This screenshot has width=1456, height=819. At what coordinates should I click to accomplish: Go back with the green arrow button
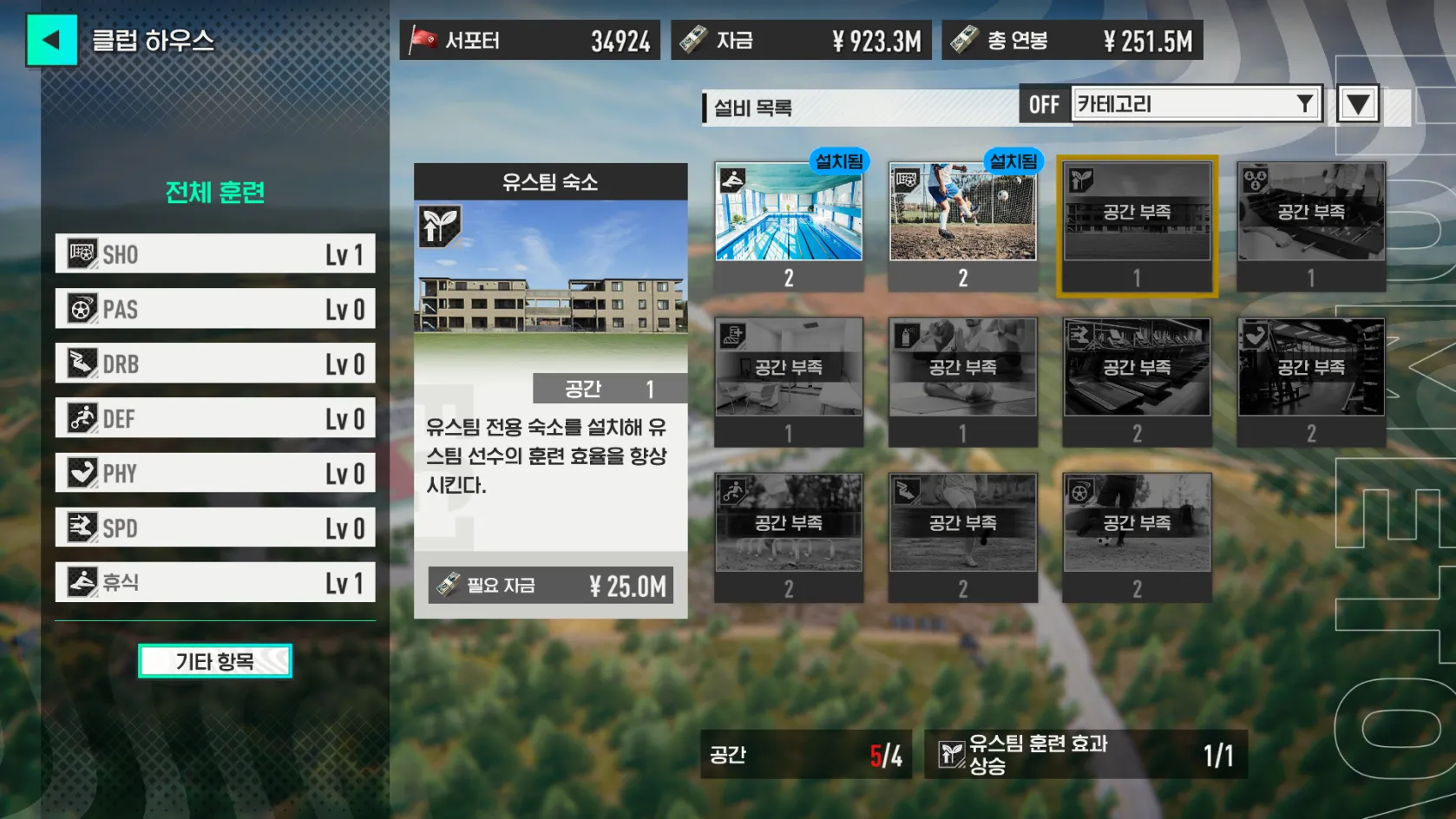click(x=51, y=40)
